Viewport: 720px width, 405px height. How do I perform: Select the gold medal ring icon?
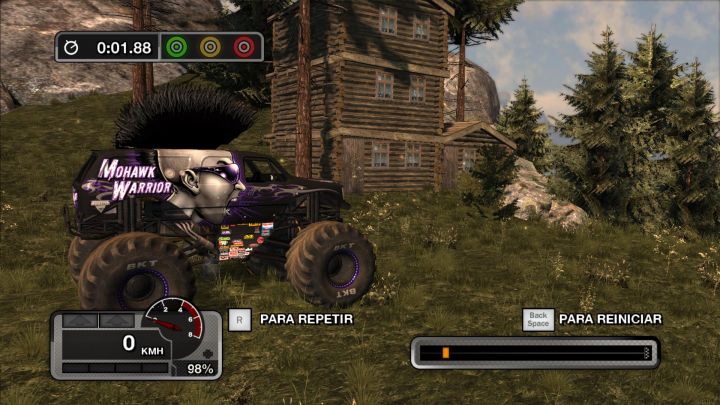tap(210, 46)
